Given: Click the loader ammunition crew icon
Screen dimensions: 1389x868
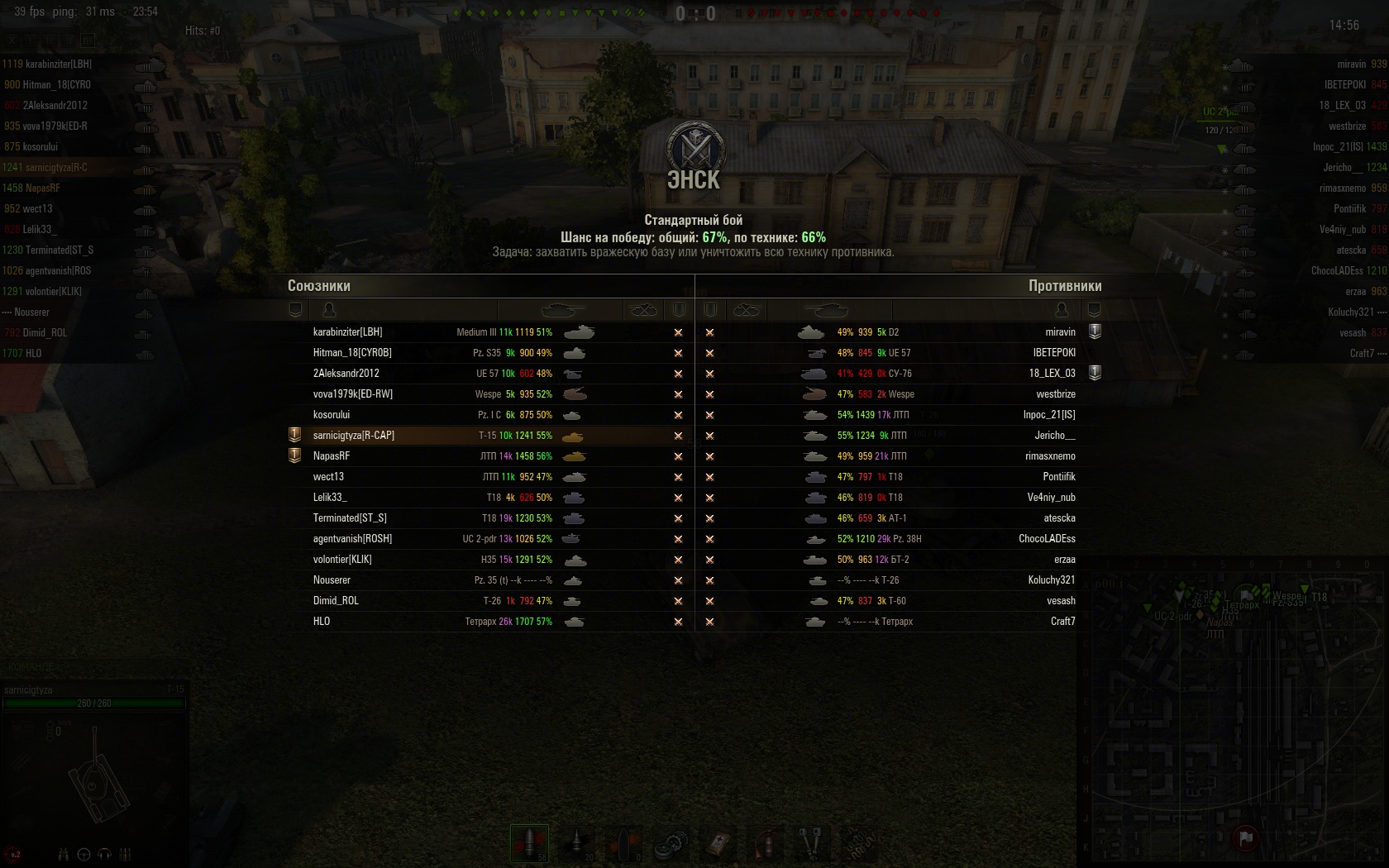Looking at the screenshot, I should [126, 854].
